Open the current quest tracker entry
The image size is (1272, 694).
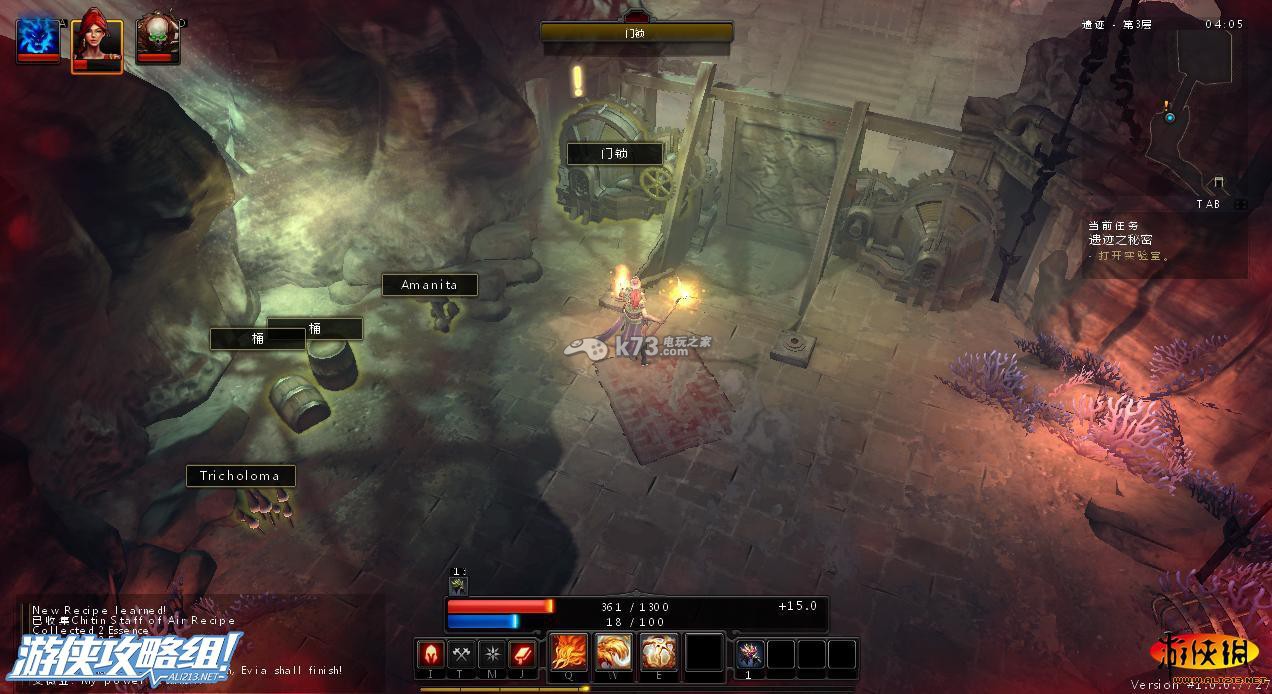click(x=1125, y=240)
